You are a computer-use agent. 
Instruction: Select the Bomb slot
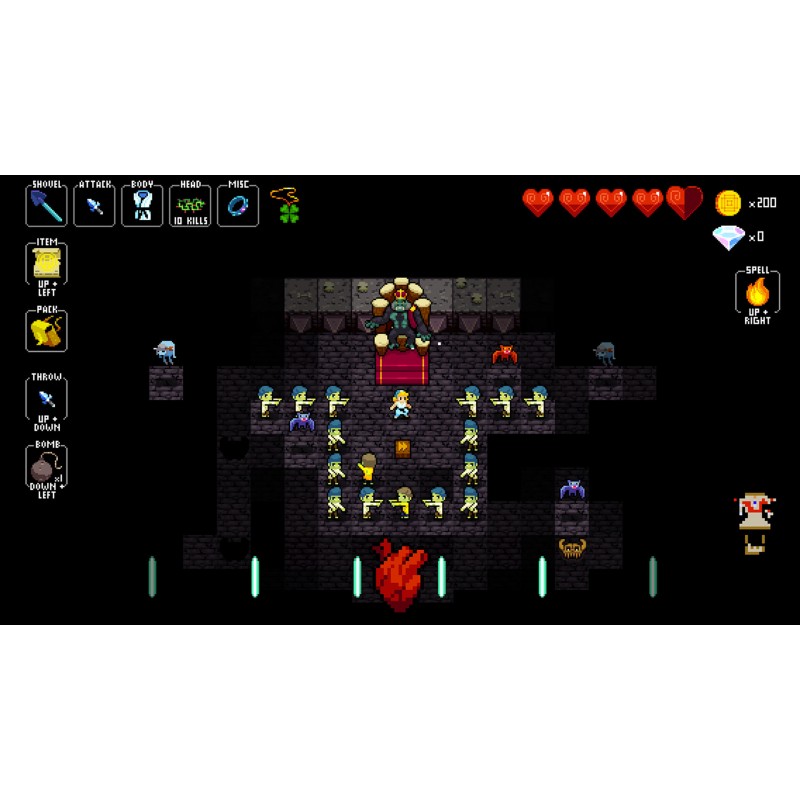(46, 468)
